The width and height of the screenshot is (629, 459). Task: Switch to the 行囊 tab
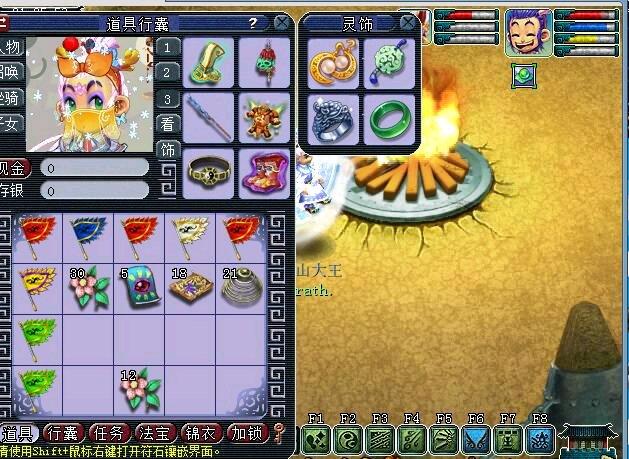coord(64,433)
